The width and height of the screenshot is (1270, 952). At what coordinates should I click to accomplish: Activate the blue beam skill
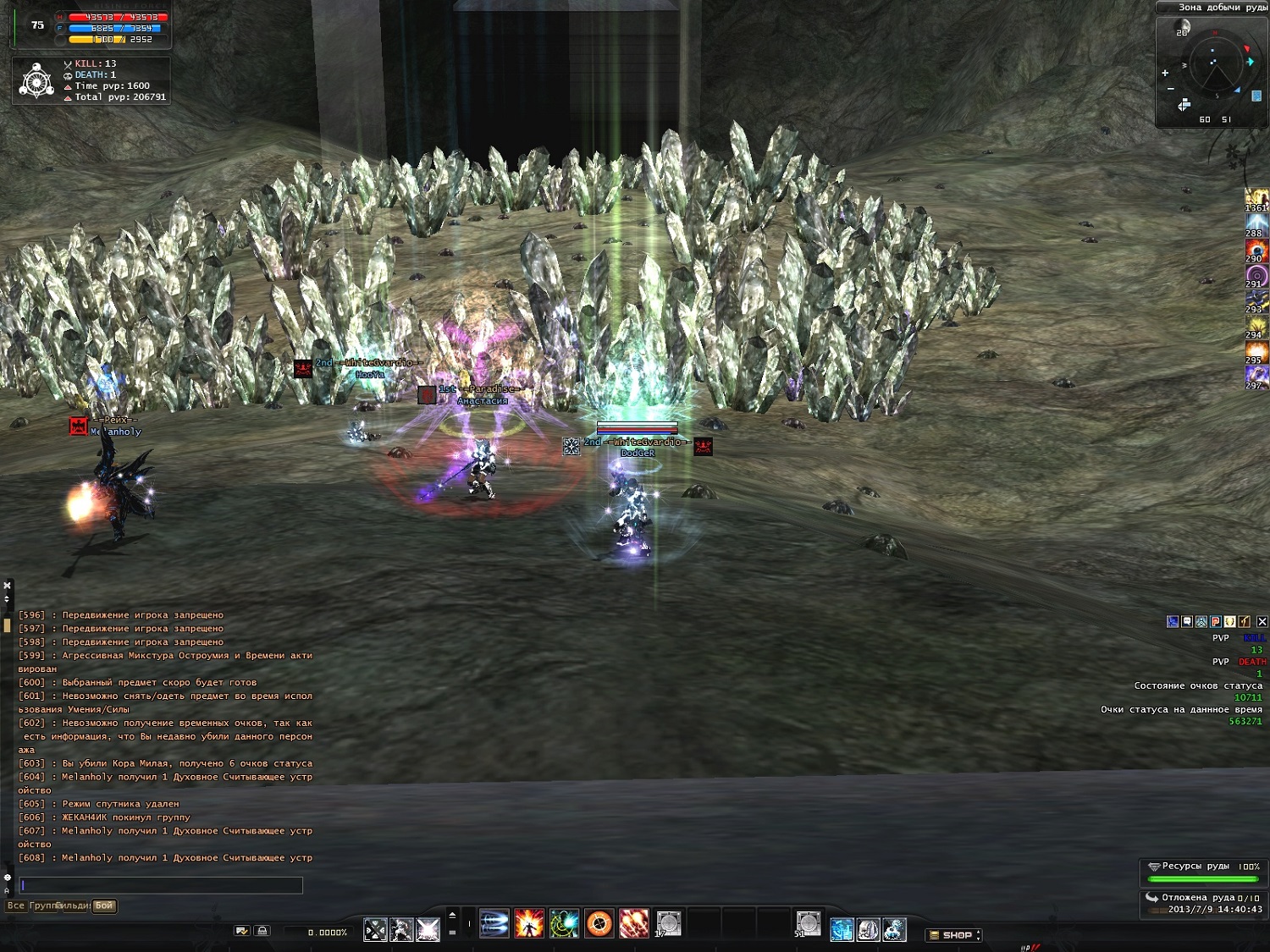click(494, 924)
